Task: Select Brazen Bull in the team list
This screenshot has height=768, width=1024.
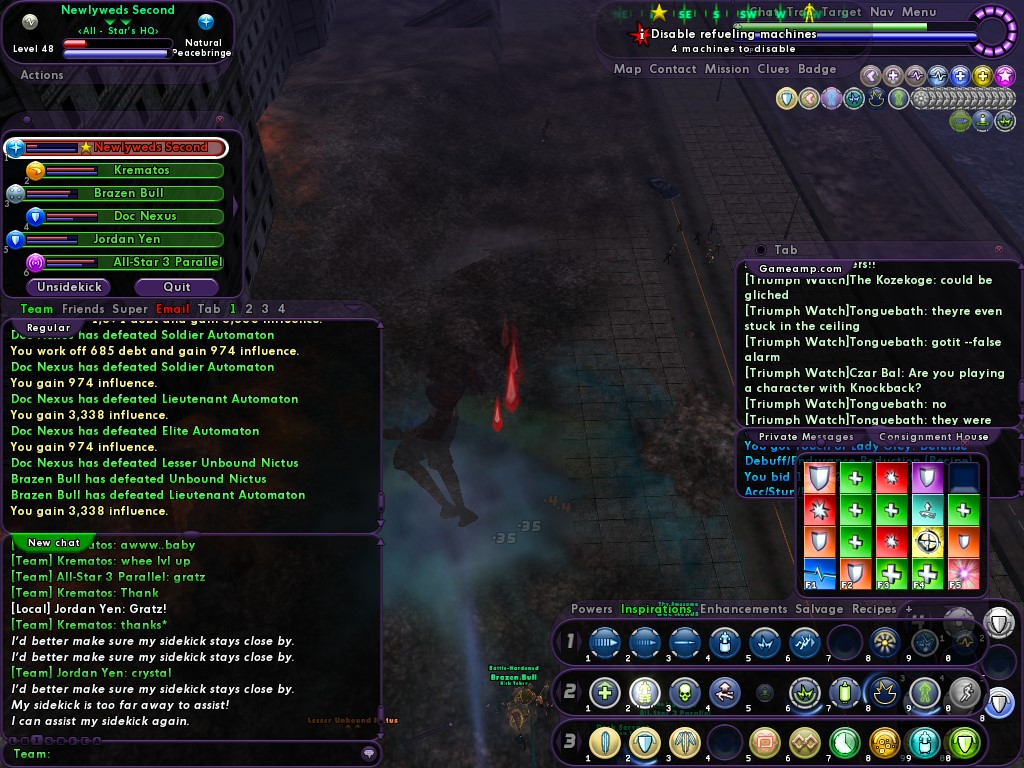Action: coord(128,193)
